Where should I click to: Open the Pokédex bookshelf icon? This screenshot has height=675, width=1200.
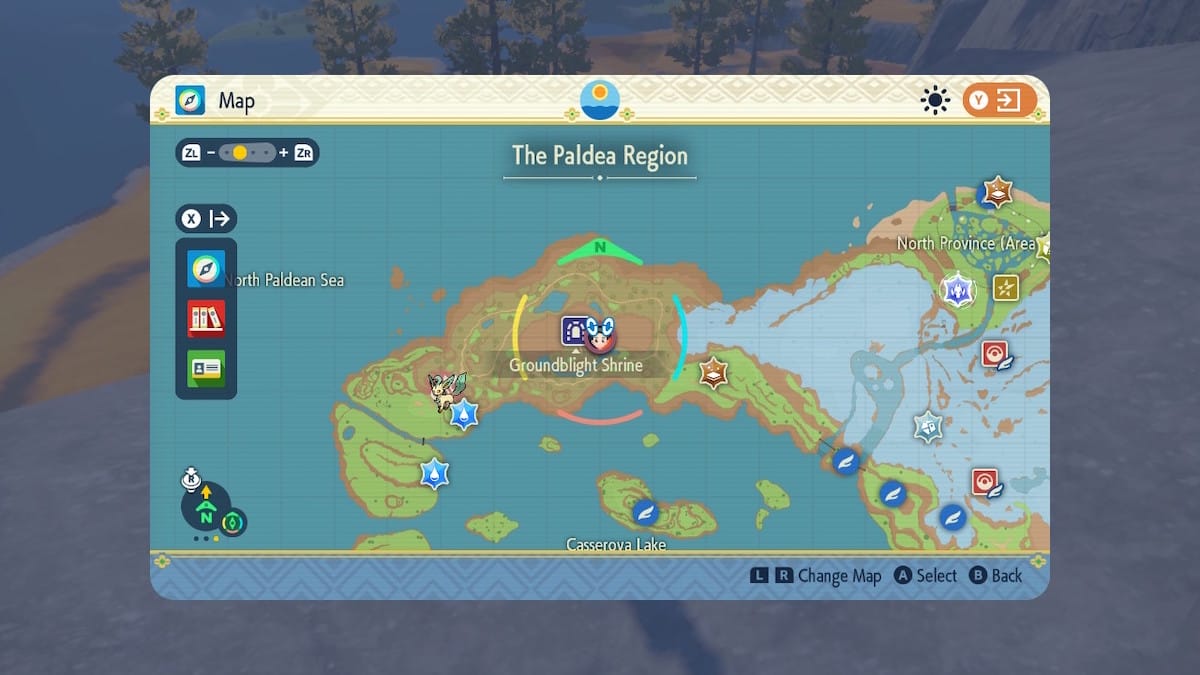coord(206,319)
